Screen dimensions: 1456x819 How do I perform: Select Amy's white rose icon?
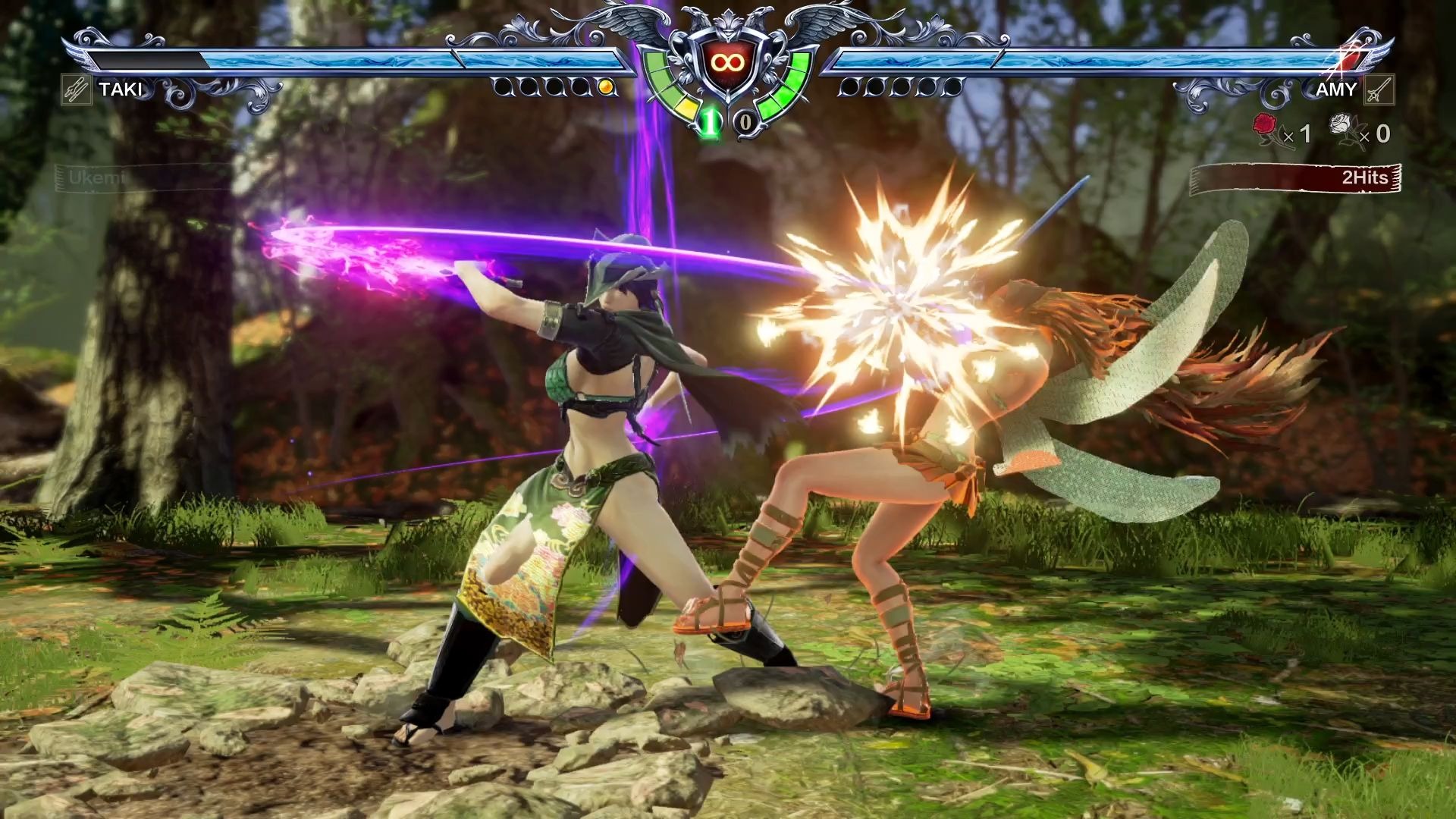[x=1344, y=127]
